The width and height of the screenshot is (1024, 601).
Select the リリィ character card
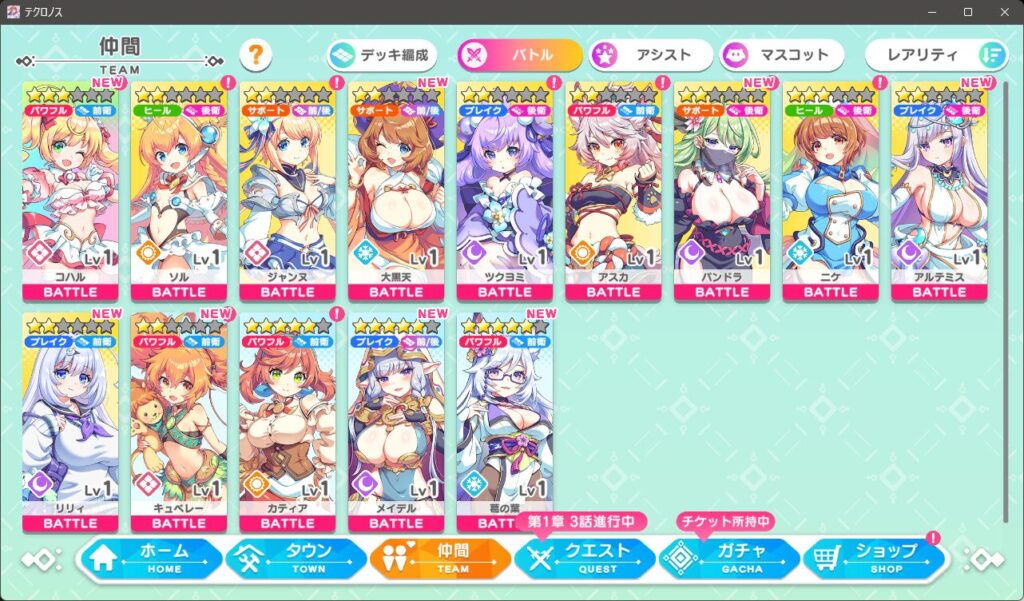pyautogui.click(x=70, y=420)
